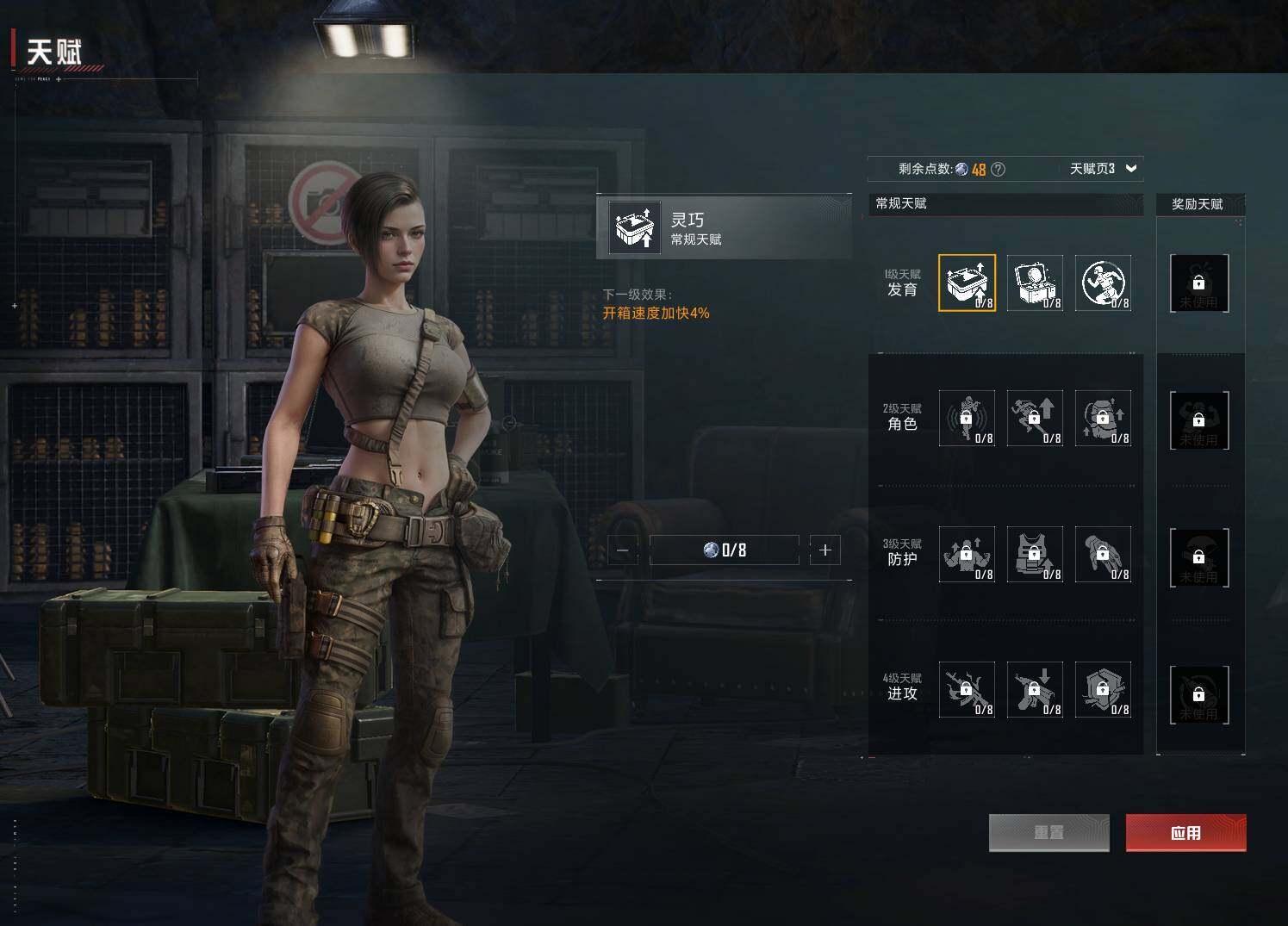The height and width of the screenshot is (926, 1288).
Task: Choose the locked backpack capacity talent
Action: (1103, 419)
